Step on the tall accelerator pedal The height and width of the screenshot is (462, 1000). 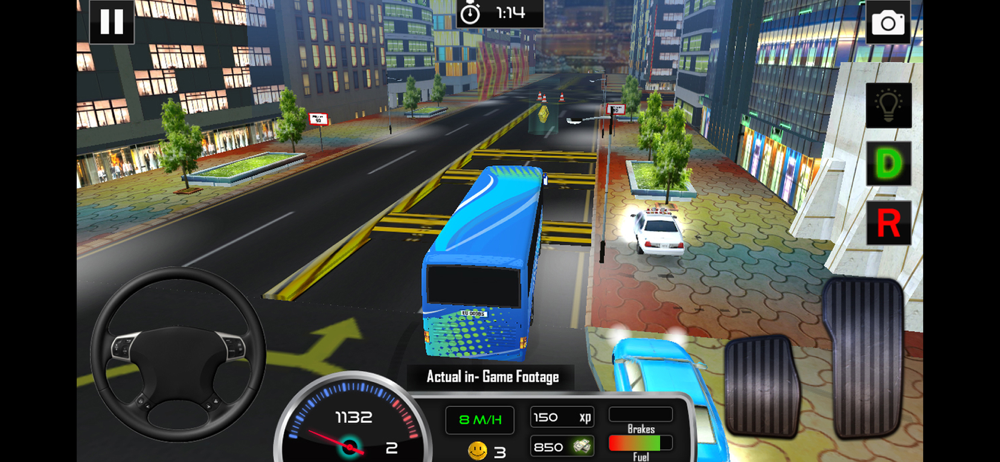point(861,355)
